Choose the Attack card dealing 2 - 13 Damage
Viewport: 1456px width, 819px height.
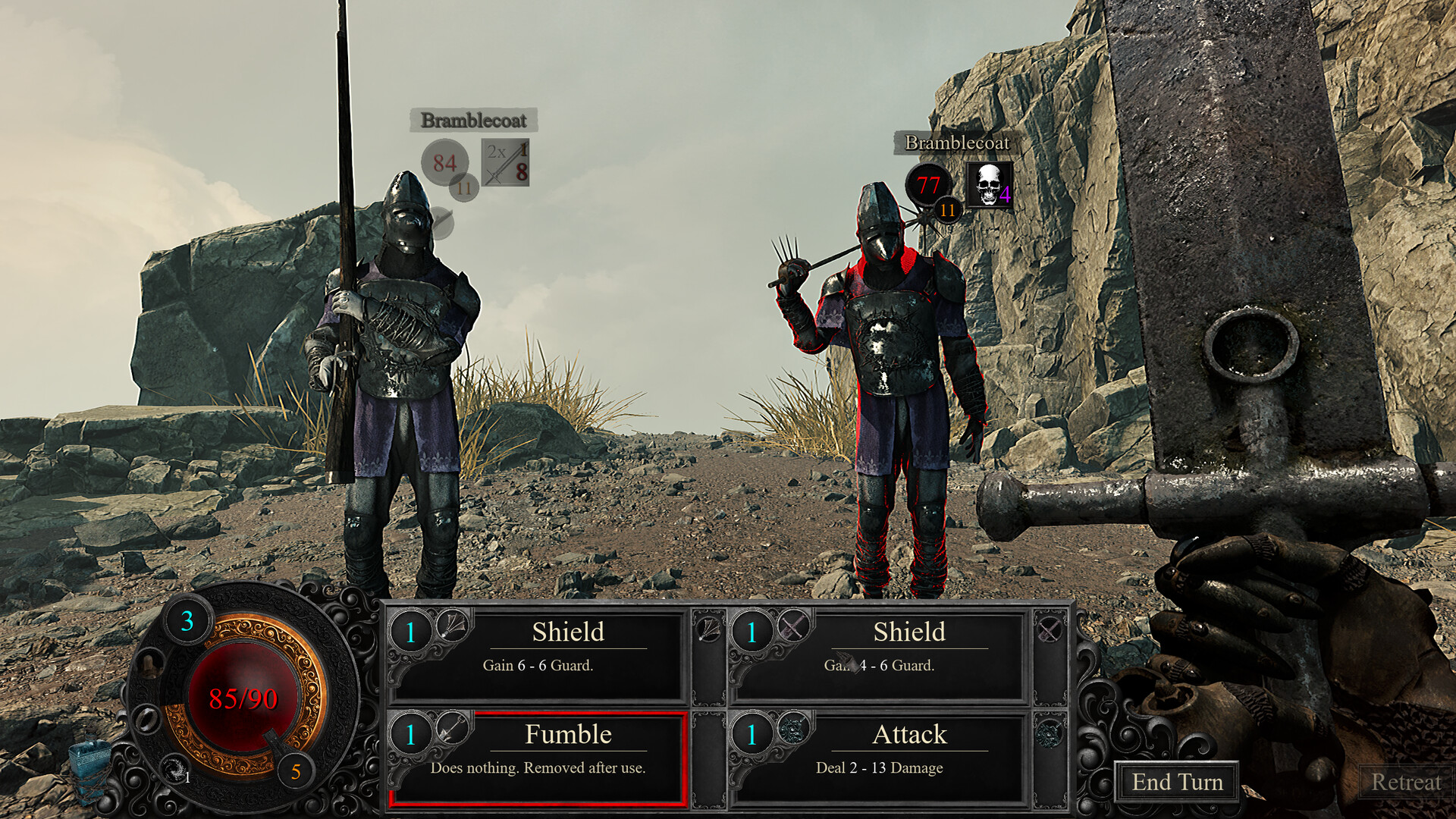tap(880, 757)
